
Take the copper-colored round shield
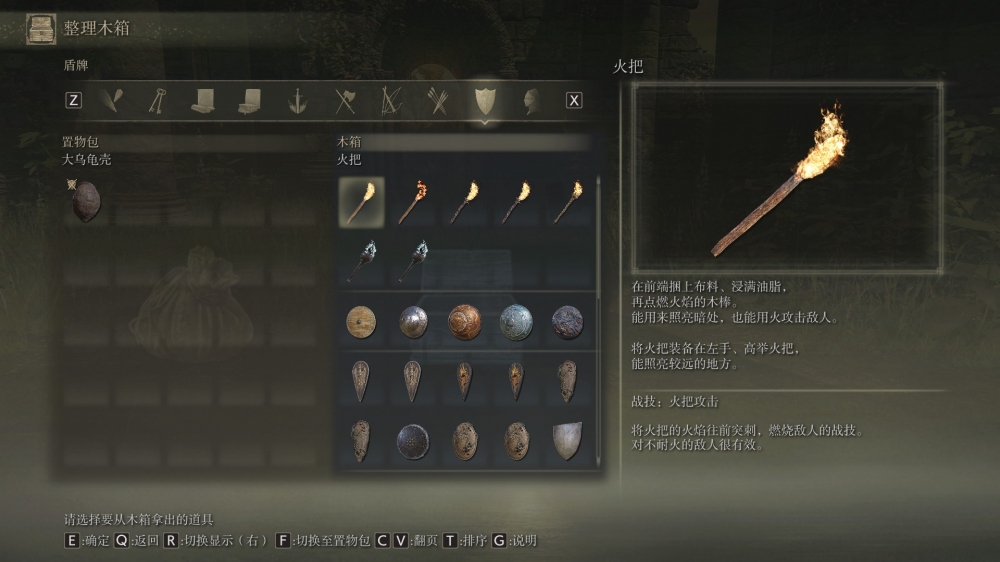click(464, 322)
